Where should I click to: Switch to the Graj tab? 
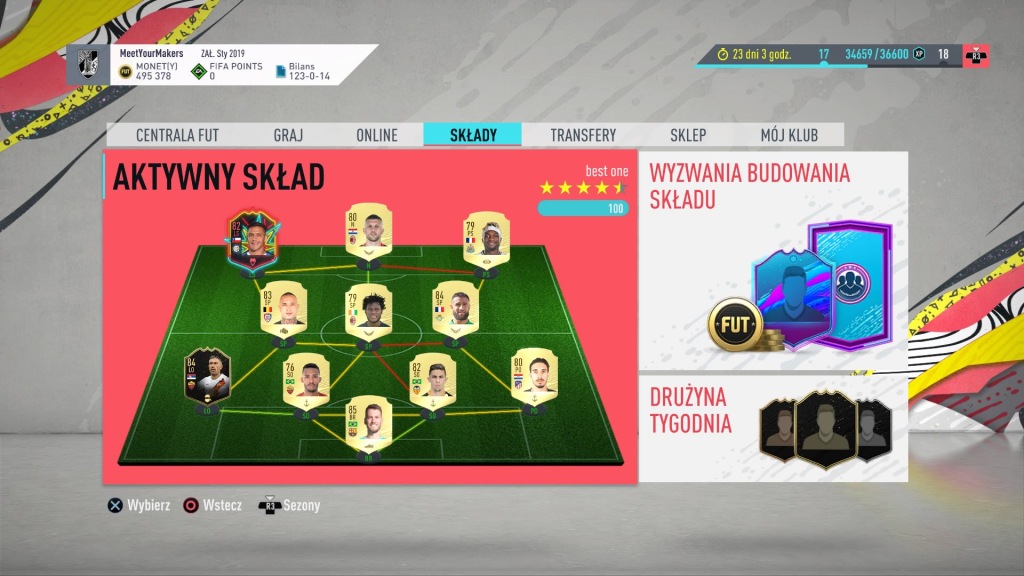[x=288, y=135]
